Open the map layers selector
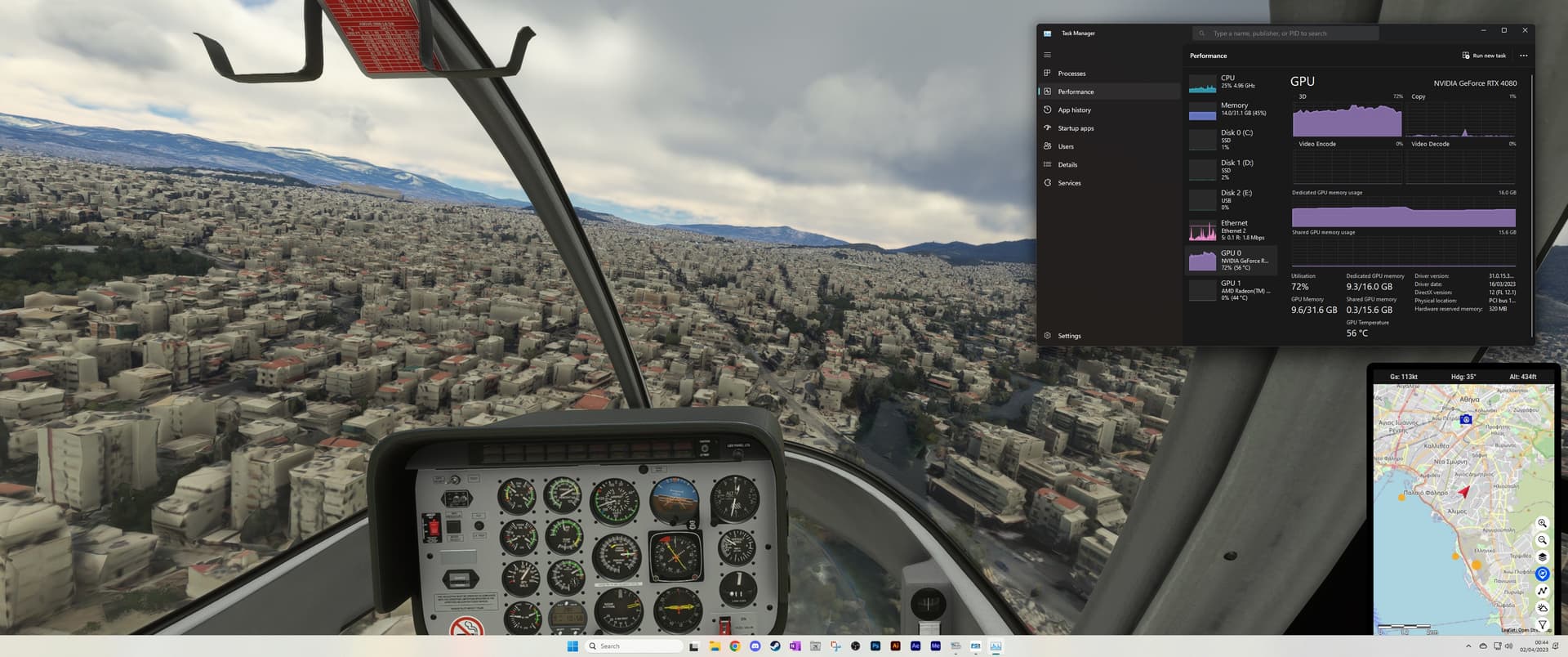The width and height of the screenshot is (1568, 657). pos(1543,556)
